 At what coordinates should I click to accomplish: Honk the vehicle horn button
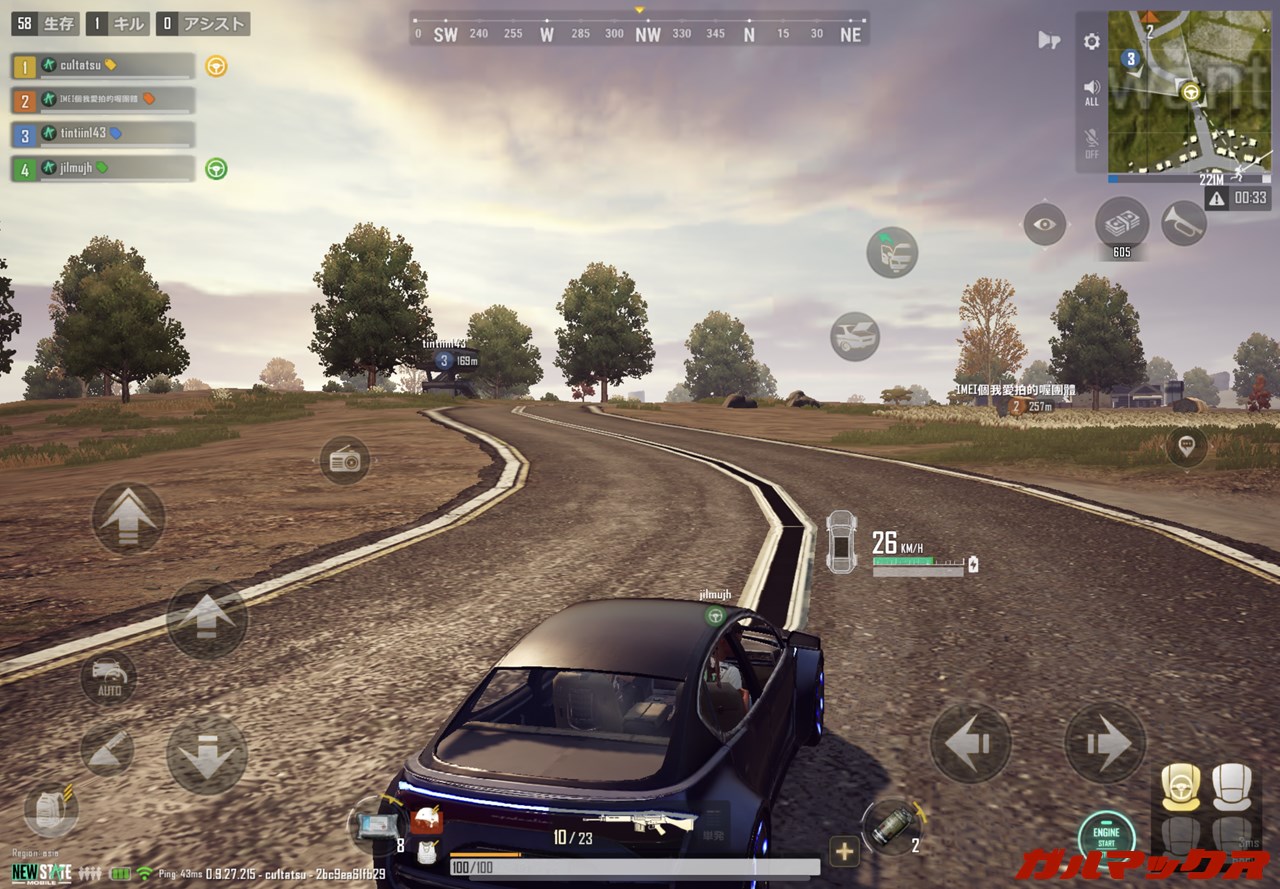click(x=1184, y=223)
